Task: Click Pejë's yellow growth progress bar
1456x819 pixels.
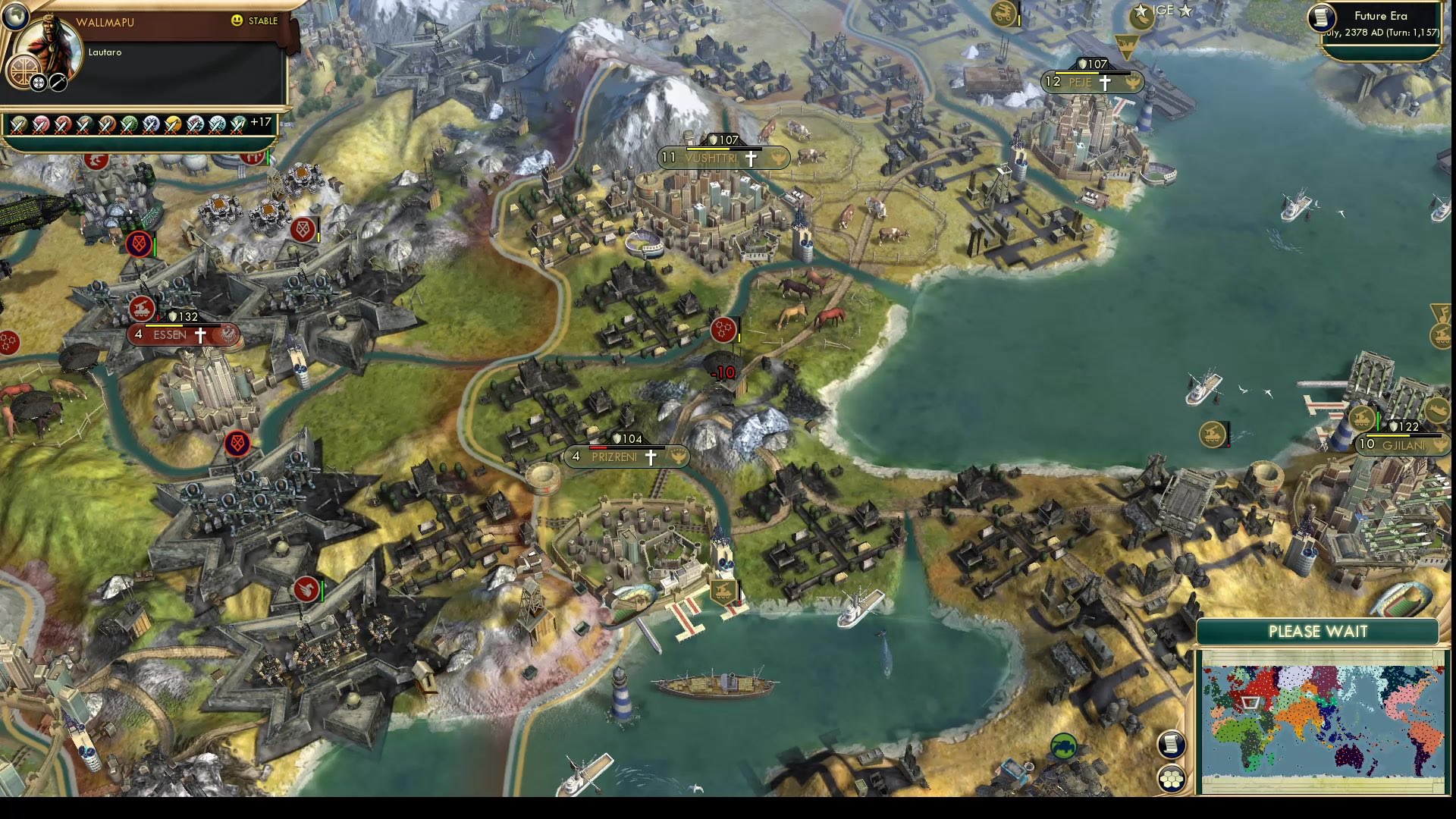Action: [1077, 73]
